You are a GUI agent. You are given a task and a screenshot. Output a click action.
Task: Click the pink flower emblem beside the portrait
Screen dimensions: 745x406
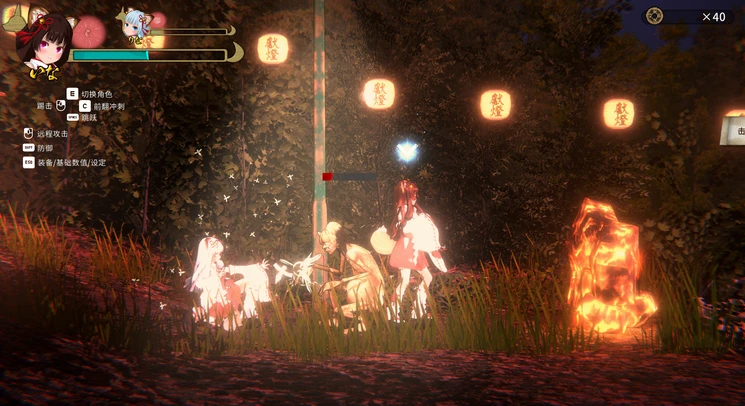89,31
